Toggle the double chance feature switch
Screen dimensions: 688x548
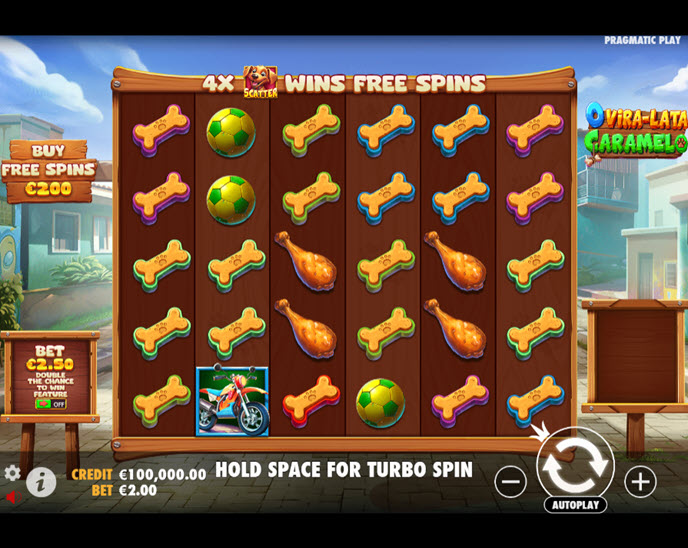pyautogui.click(x=48, y=404)
